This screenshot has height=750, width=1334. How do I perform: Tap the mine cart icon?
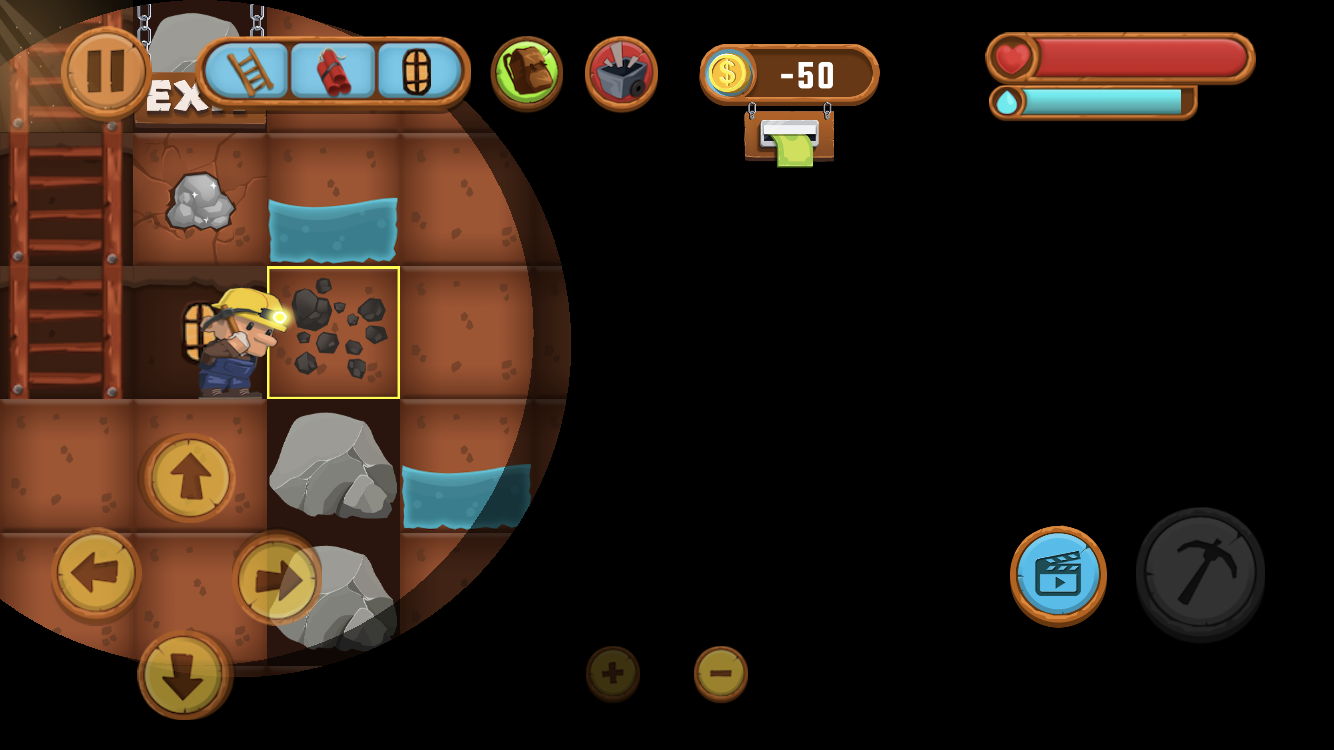(621, 72)
